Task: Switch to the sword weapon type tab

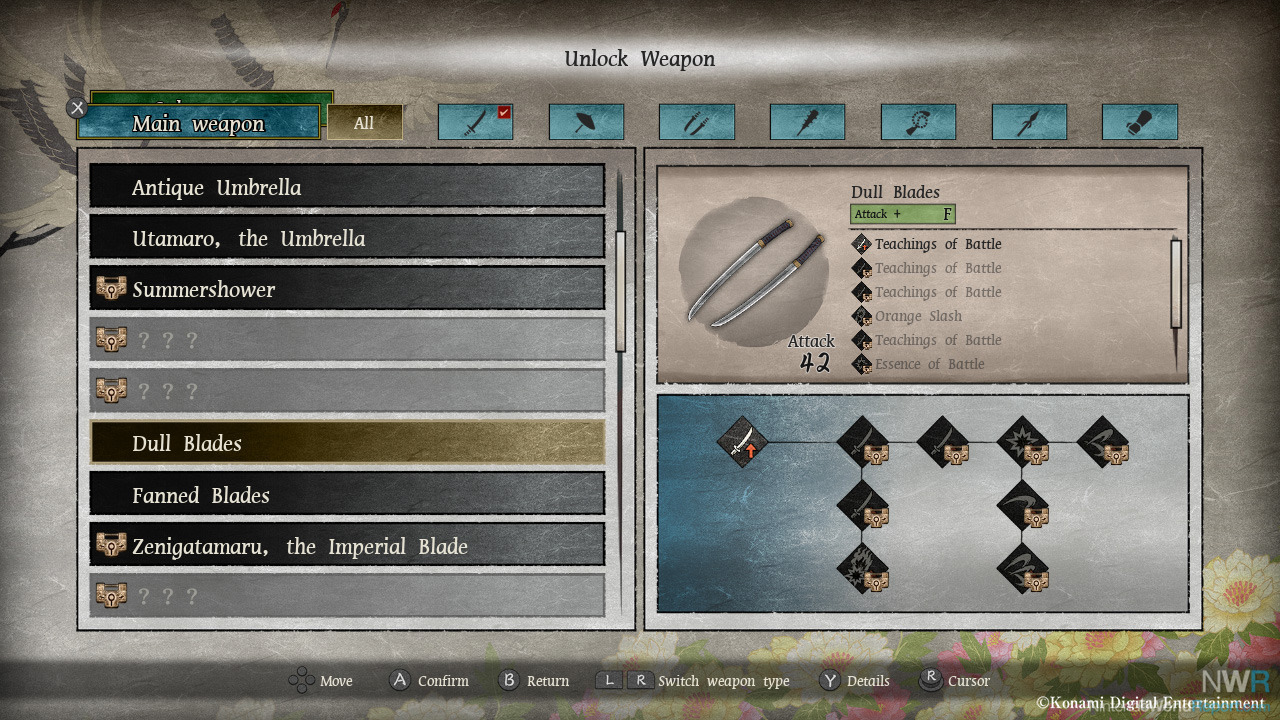Action: tap(475, 123)
